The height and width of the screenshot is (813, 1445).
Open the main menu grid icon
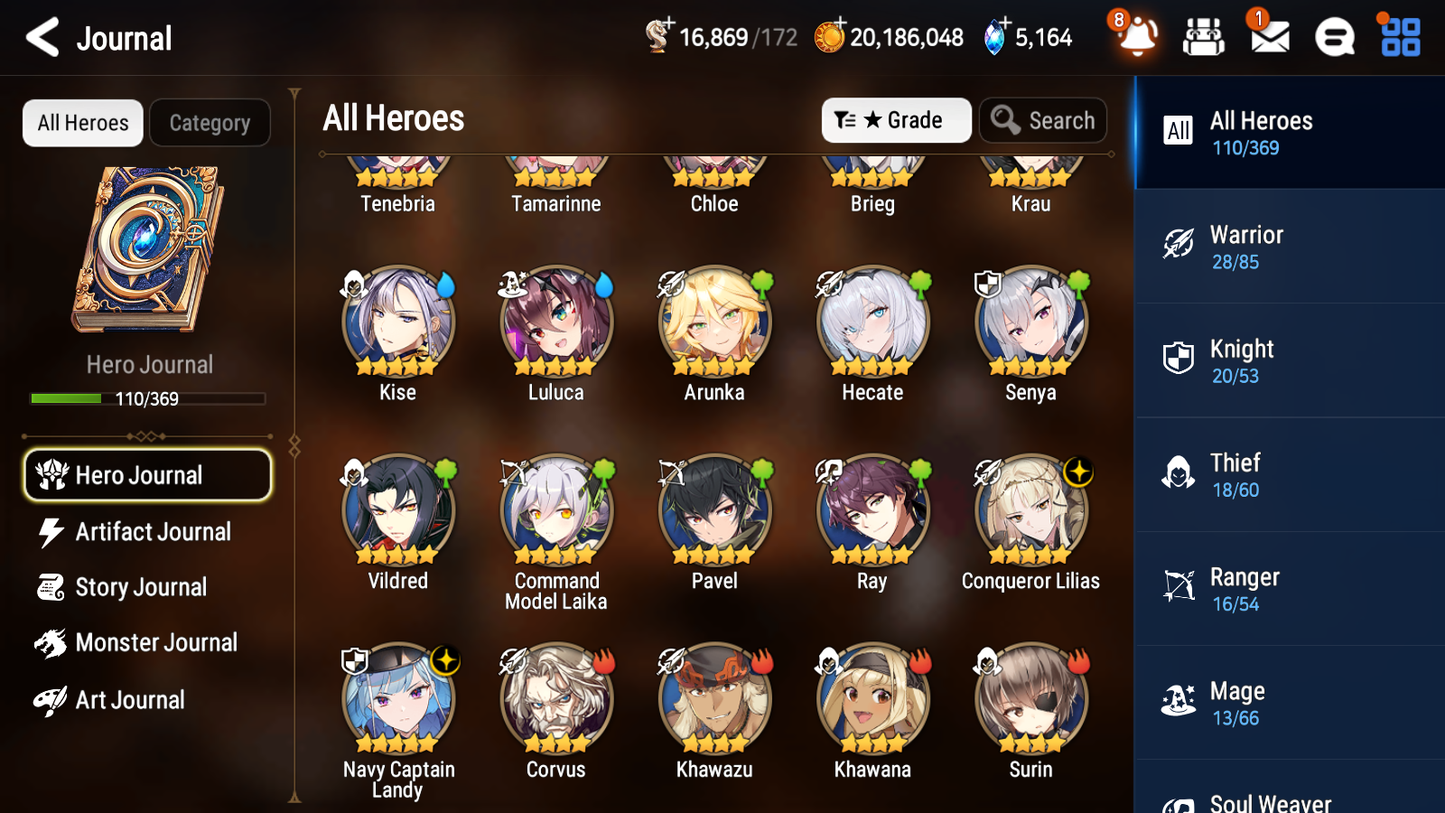pos(1398,36)
